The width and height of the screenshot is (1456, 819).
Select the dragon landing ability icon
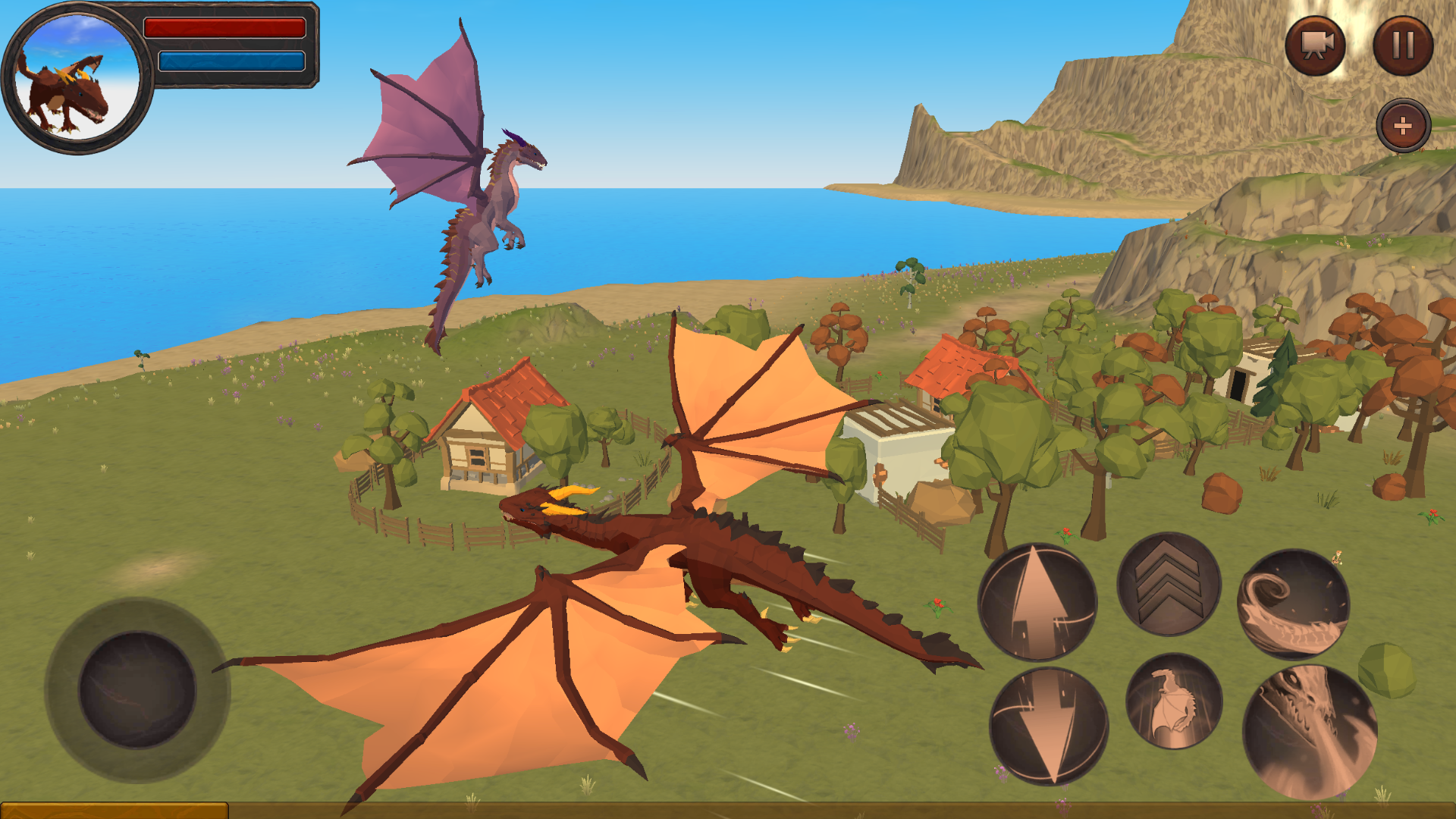[x=1175, y=705]
